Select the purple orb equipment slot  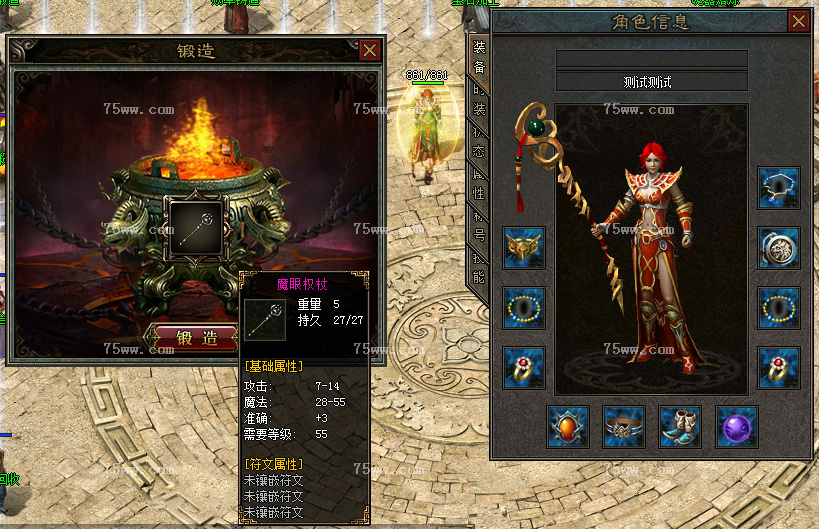tap(736, 427)
